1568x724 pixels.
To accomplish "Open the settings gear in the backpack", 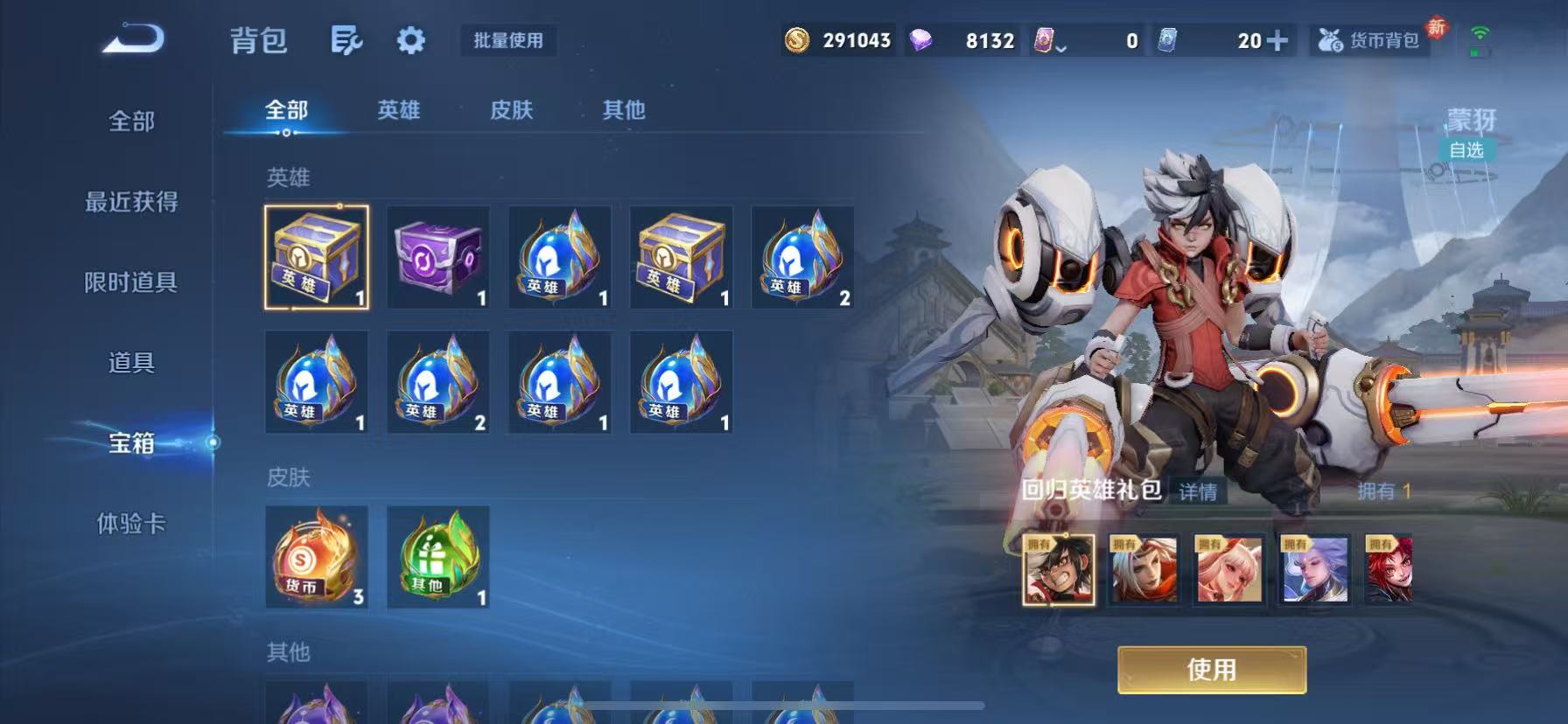I will click(409, 40).
